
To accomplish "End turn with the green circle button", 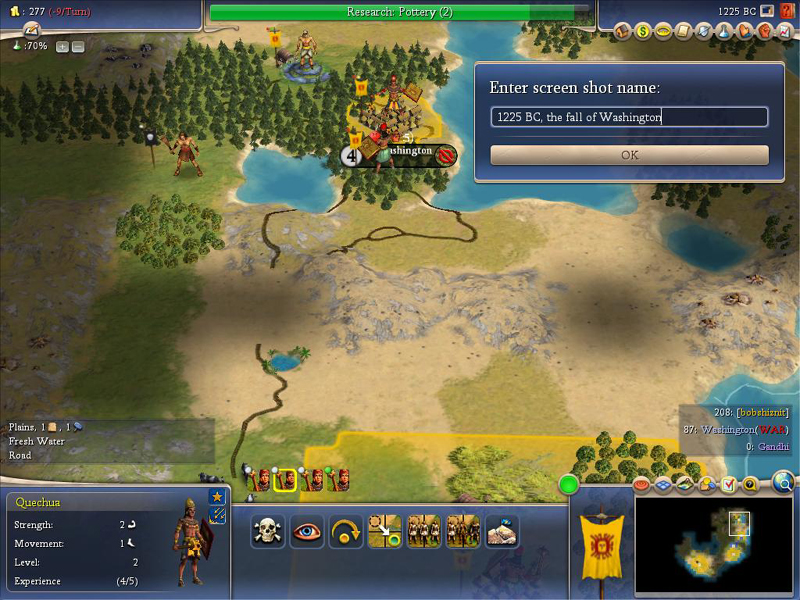I will tap(570, 486).
